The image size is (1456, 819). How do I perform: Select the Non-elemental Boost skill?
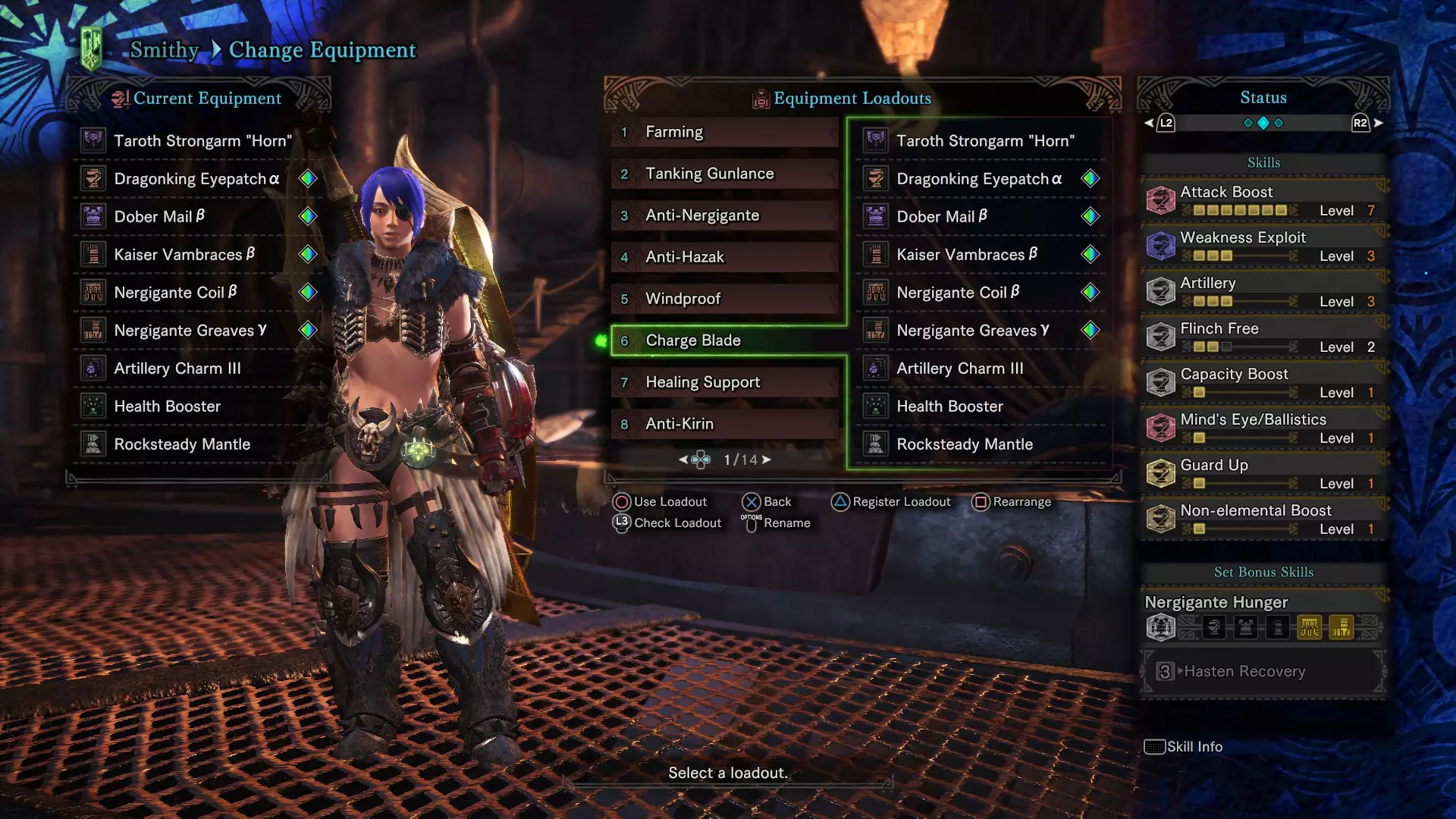[x=1263, y=519]
